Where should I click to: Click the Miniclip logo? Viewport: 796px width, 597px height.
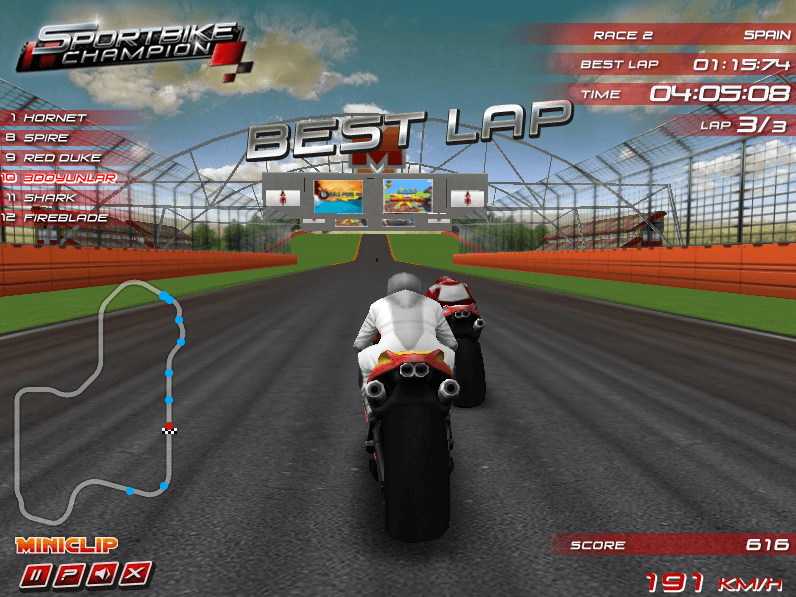66,545
